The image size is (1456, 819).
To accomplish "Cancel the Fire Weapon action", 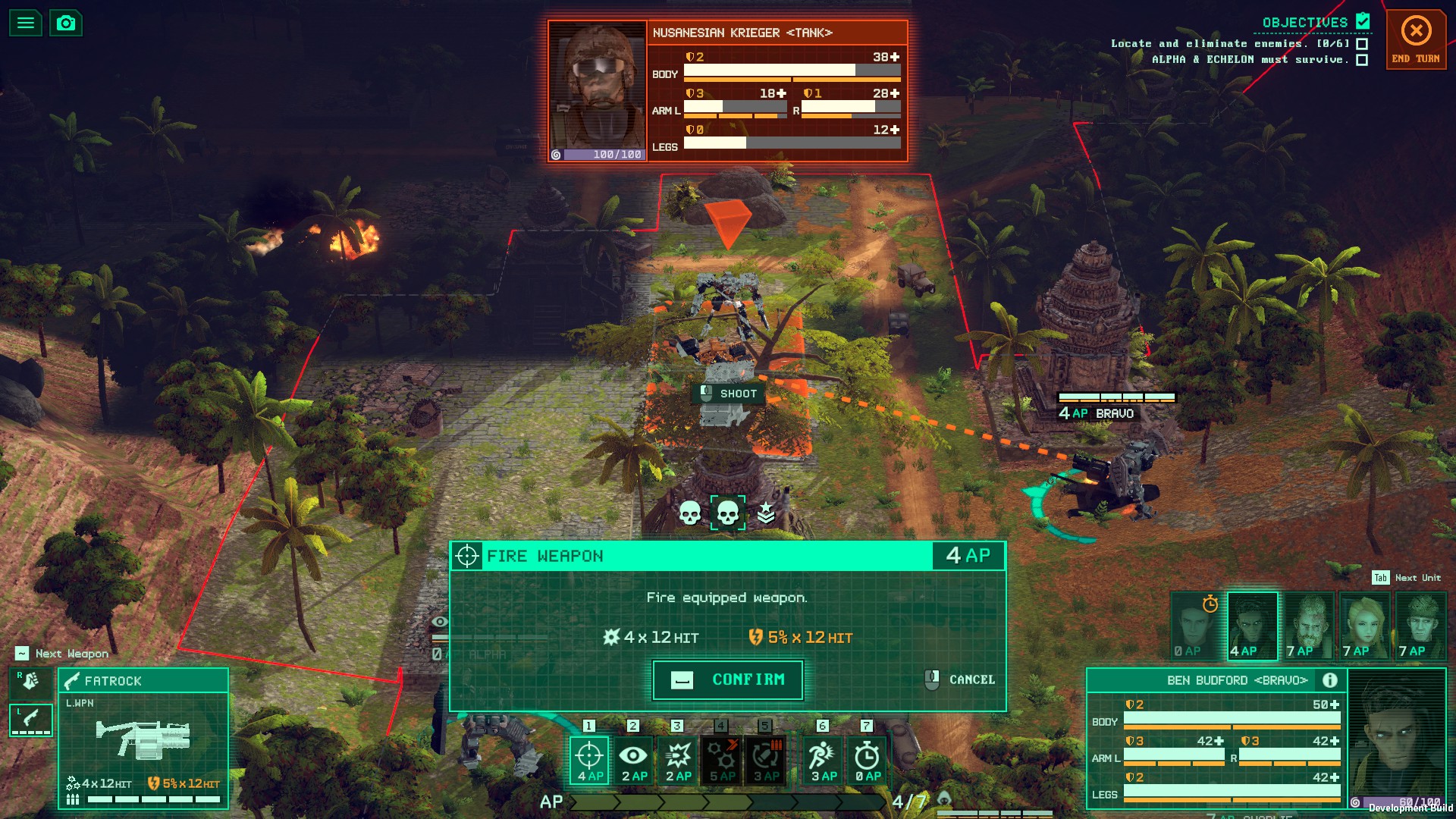I will (x=960, y=679).
